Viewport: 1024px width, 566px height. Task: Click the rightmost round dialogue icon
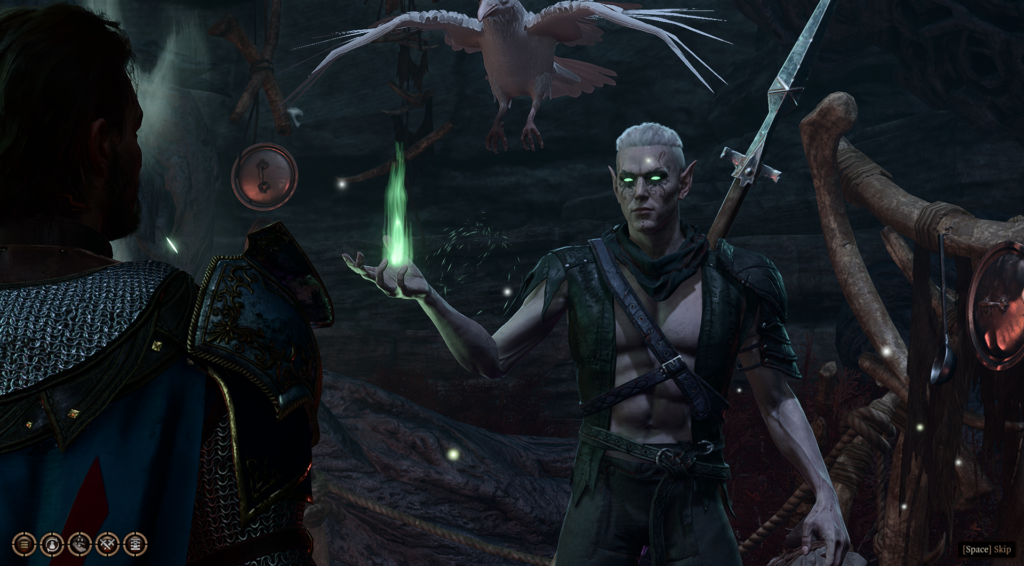tap(135, 544)
